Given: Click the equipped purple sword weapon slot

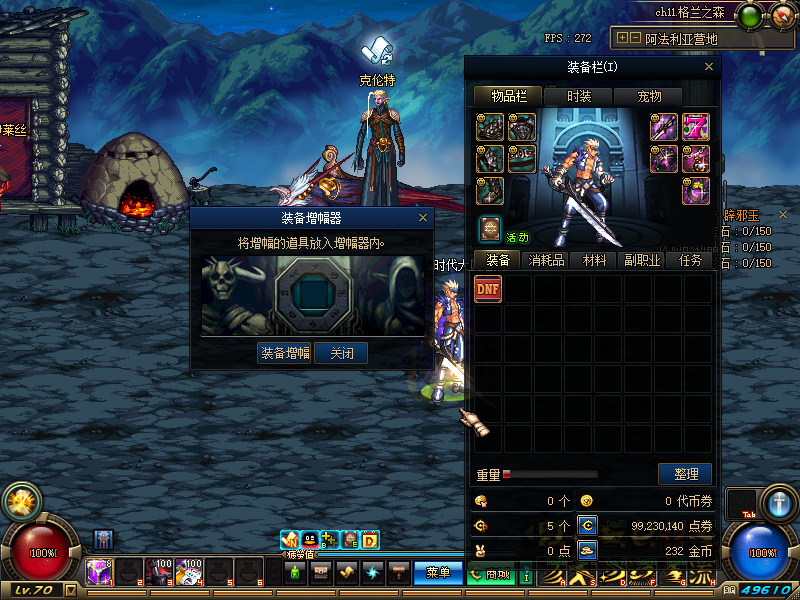Looking at the screenshot, I should click(665, 127).
